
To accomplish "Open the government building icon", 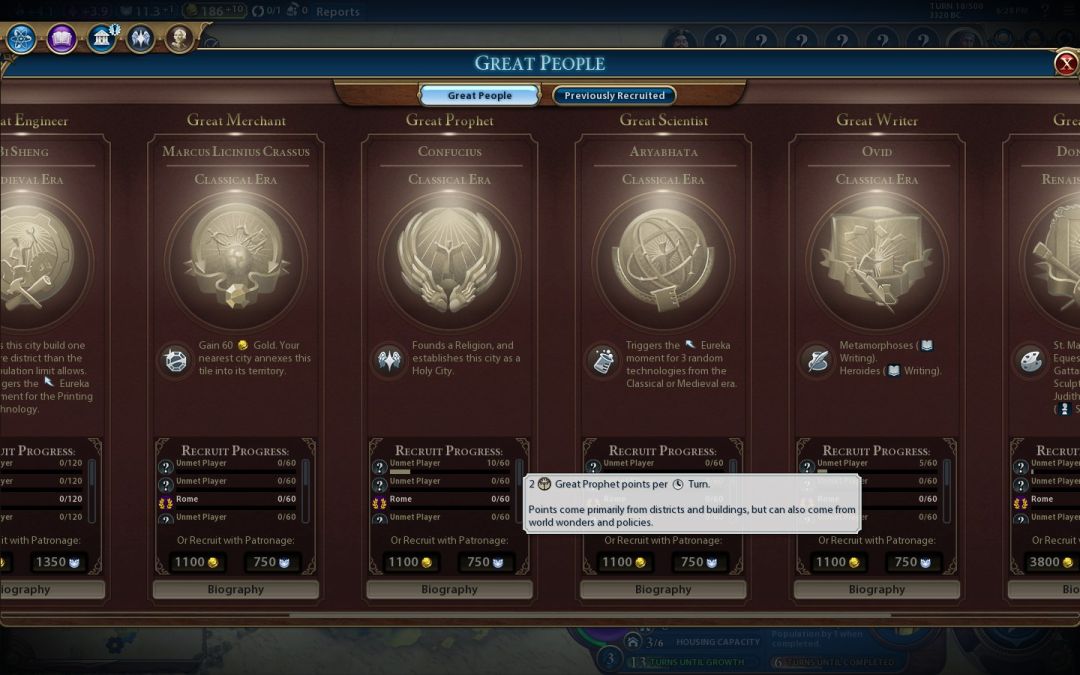I will point(102,39).
